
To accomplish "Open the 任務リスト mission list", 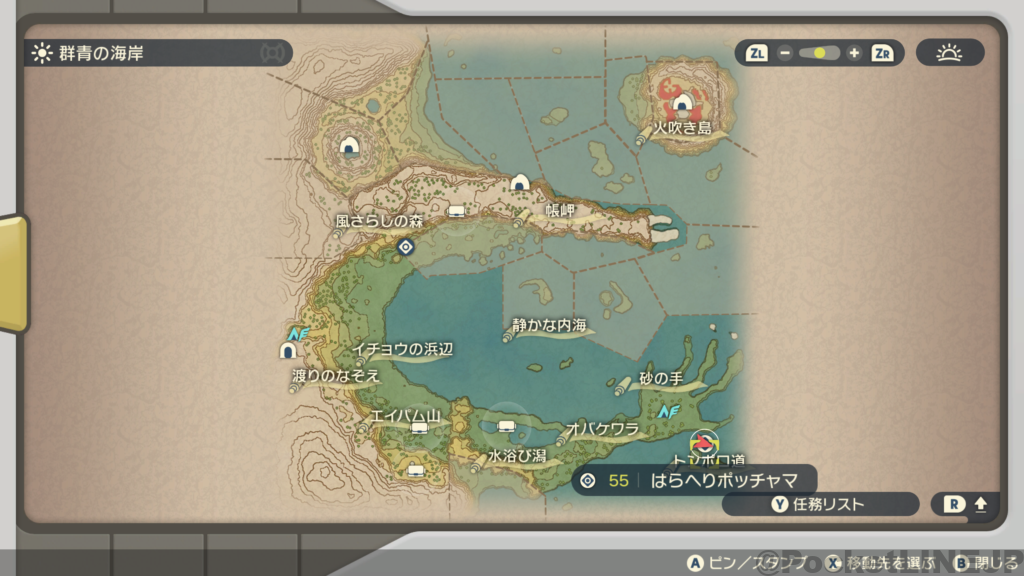I will click(x=819, y=505).
